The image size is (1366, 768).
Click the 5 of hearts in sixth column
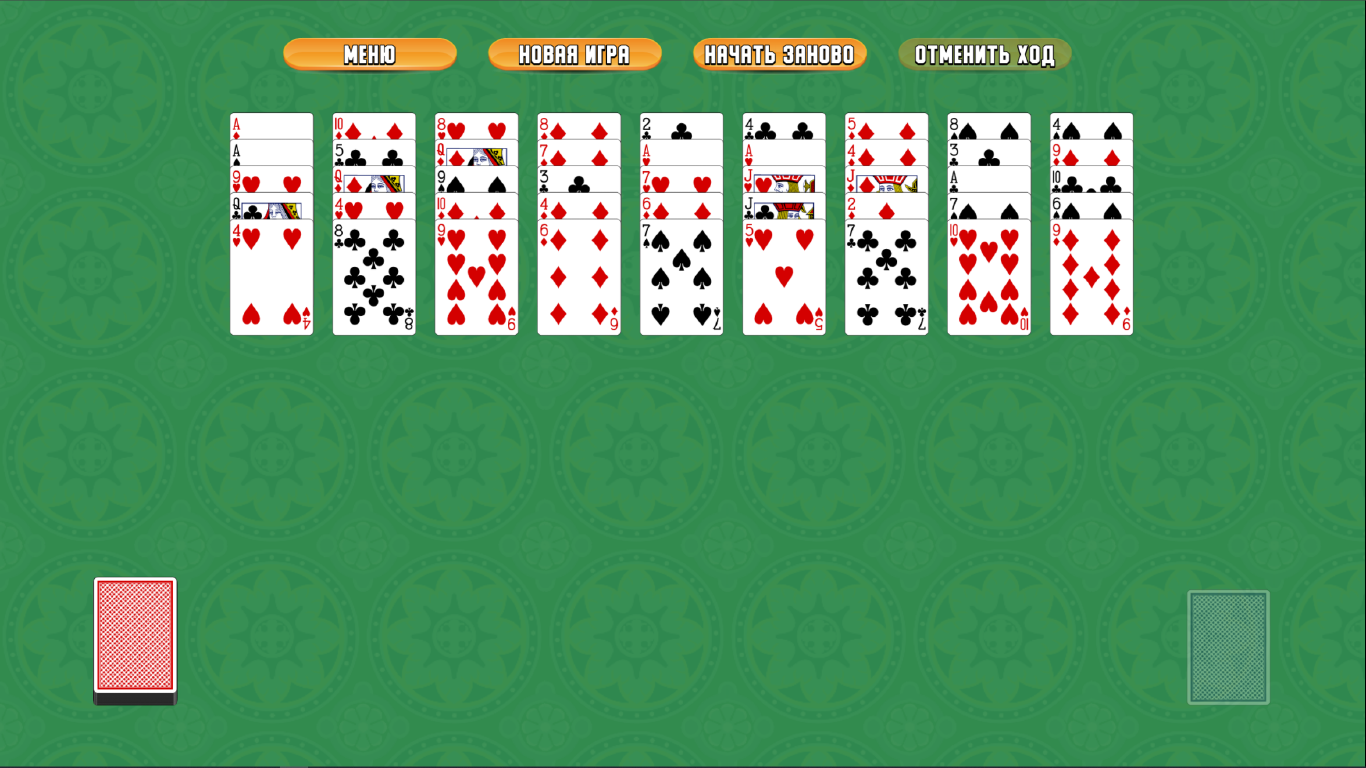click(x=785, y=280)
